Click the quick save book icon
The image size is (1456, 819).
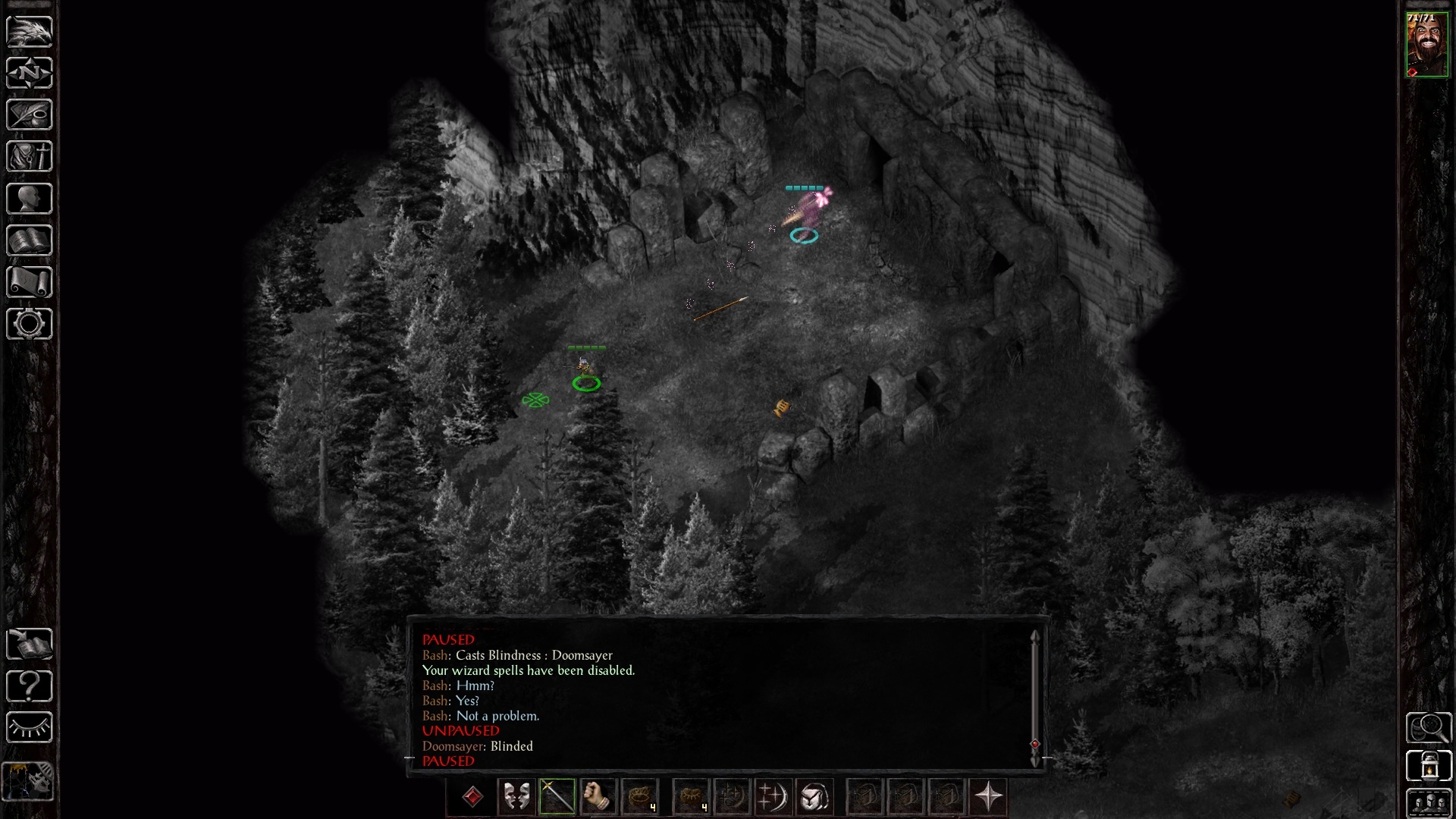point(30,645)
